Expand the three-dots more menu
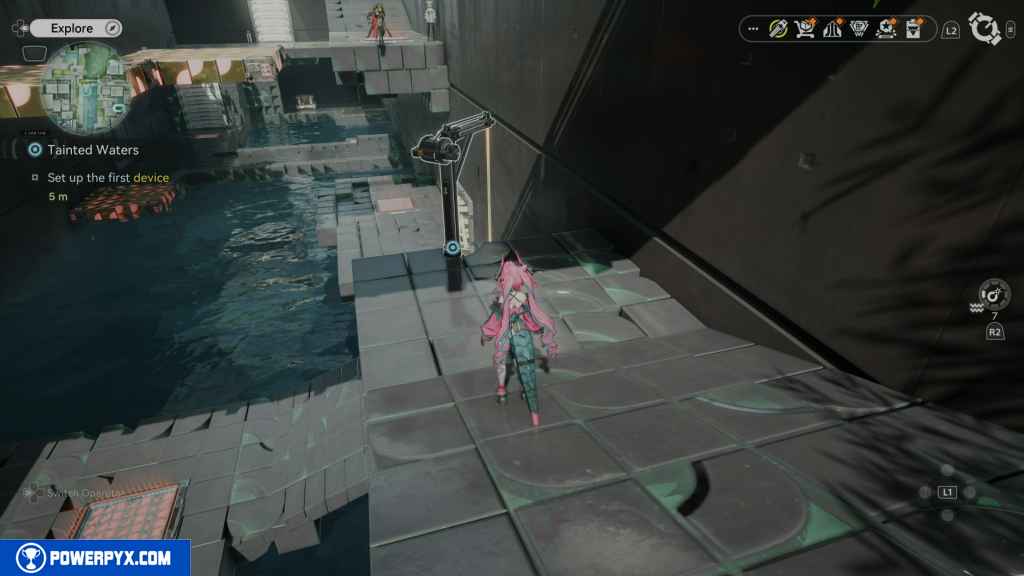This screenshot has width=1024, height=576. coord(753,29)
